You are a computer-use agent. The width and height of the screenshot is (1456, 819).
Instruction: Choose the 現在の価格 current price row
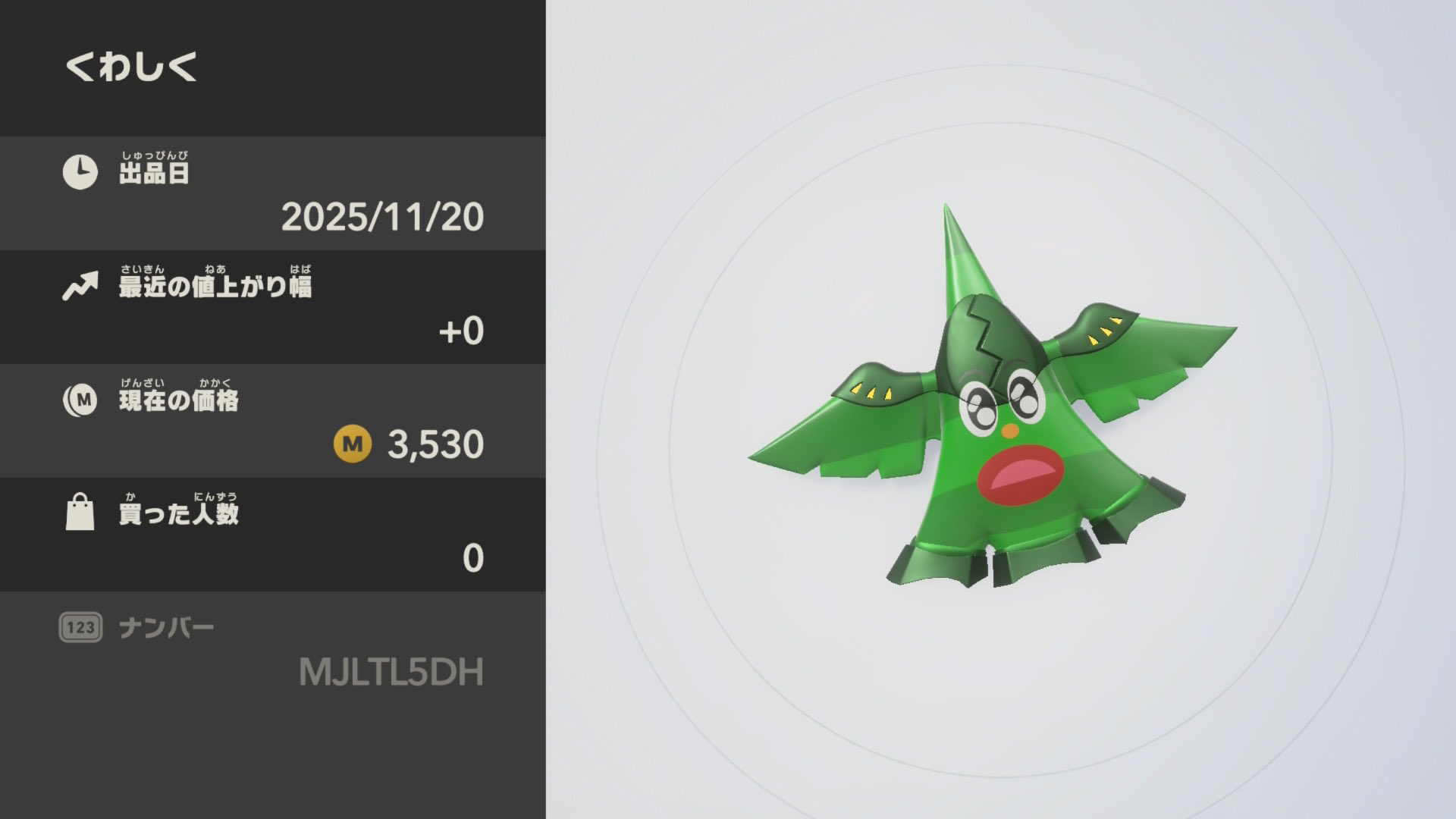(x=273, y=421)
